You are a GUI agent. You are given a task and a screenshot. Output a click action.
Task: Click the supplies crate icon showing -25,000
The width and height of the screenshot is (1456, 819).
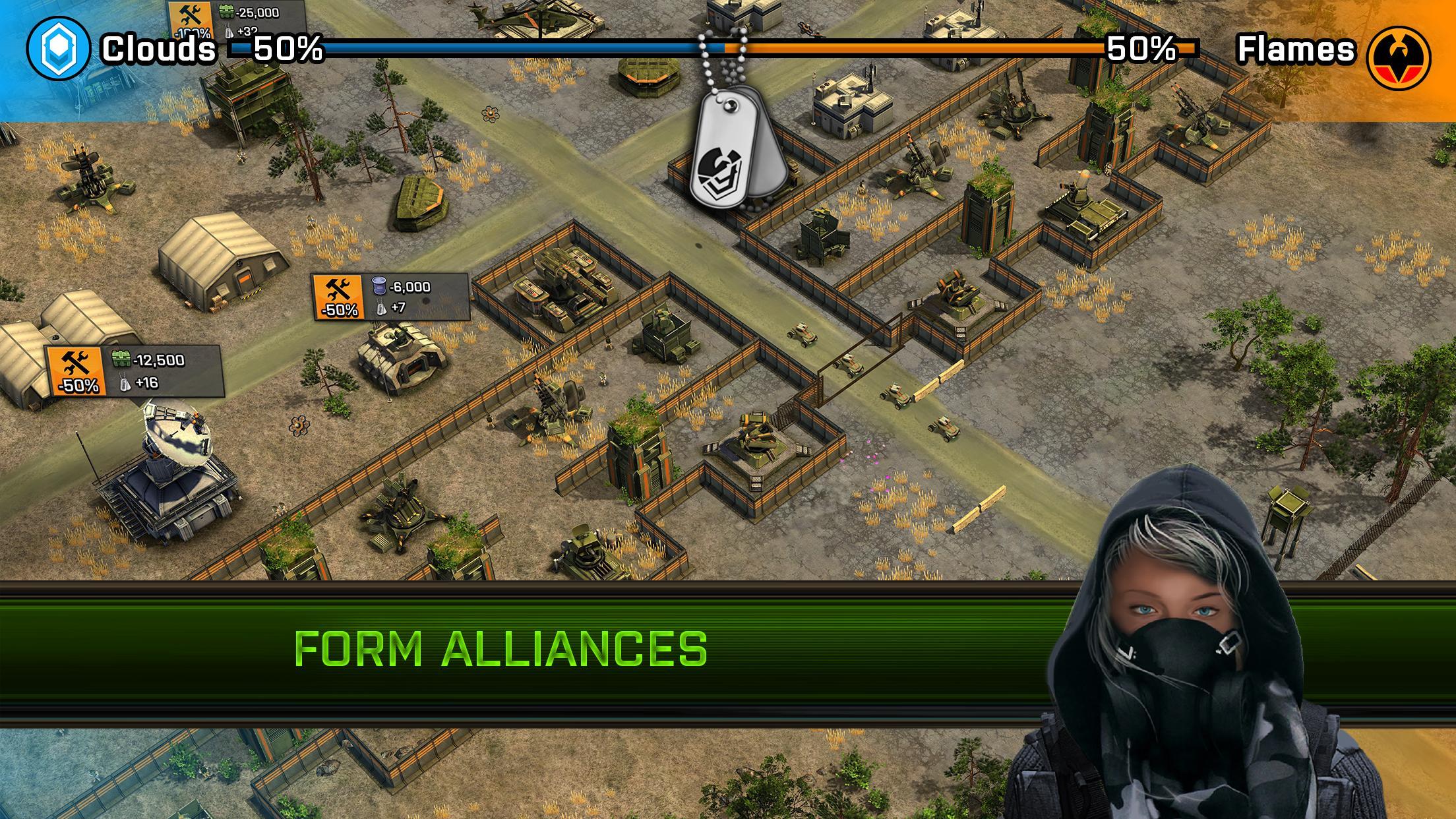[228, 11]
